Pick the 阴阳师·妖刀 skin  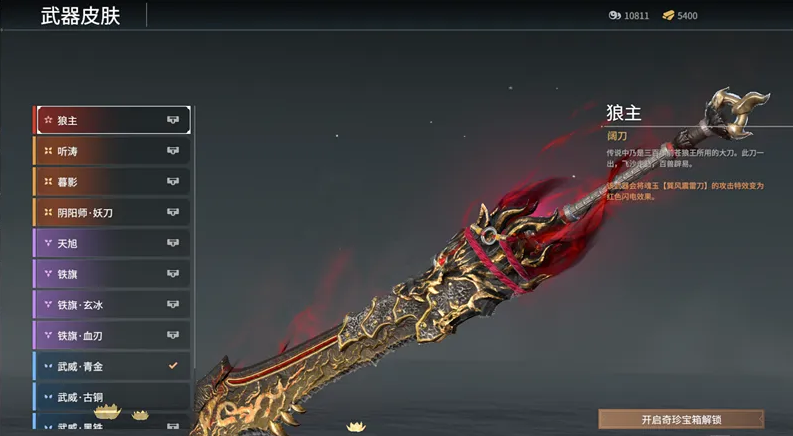pos(112,212)
